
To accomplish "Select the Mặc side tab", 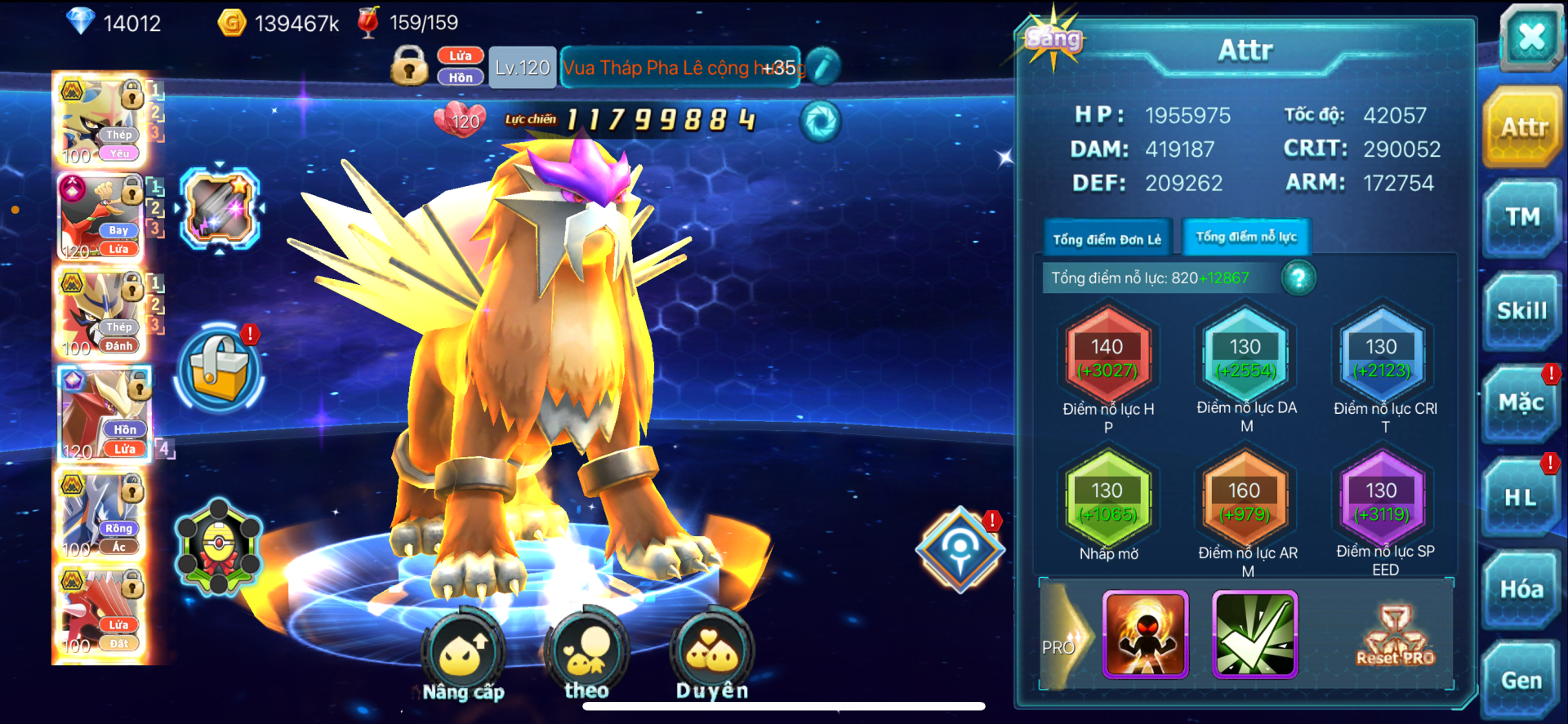I will click(x=1521, y=403).
